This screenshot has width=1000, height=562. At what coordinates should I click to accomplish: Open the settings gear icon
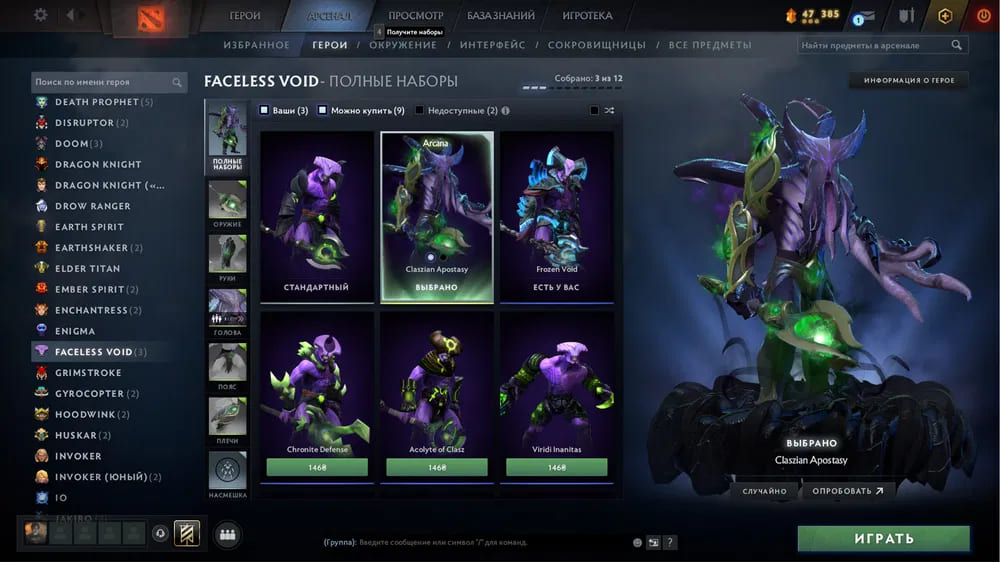point(41,15)
